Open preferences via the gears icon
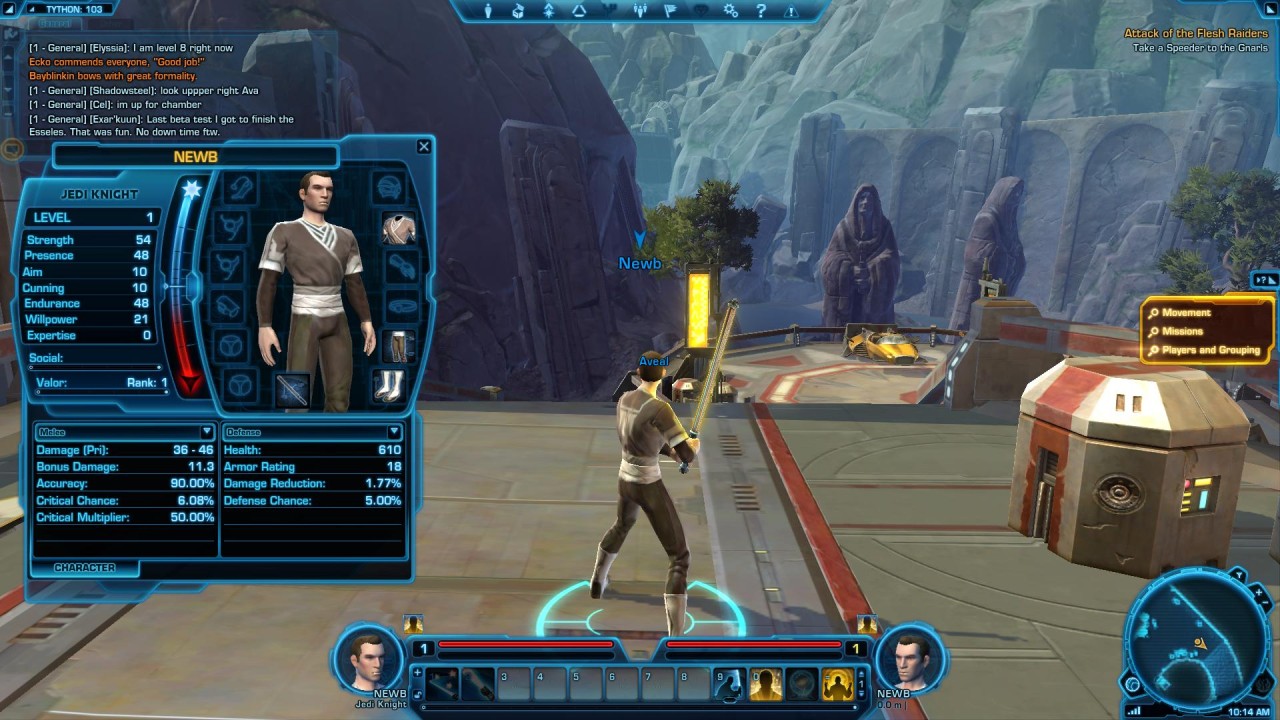The image size is (1280, 720). [731, 11]
